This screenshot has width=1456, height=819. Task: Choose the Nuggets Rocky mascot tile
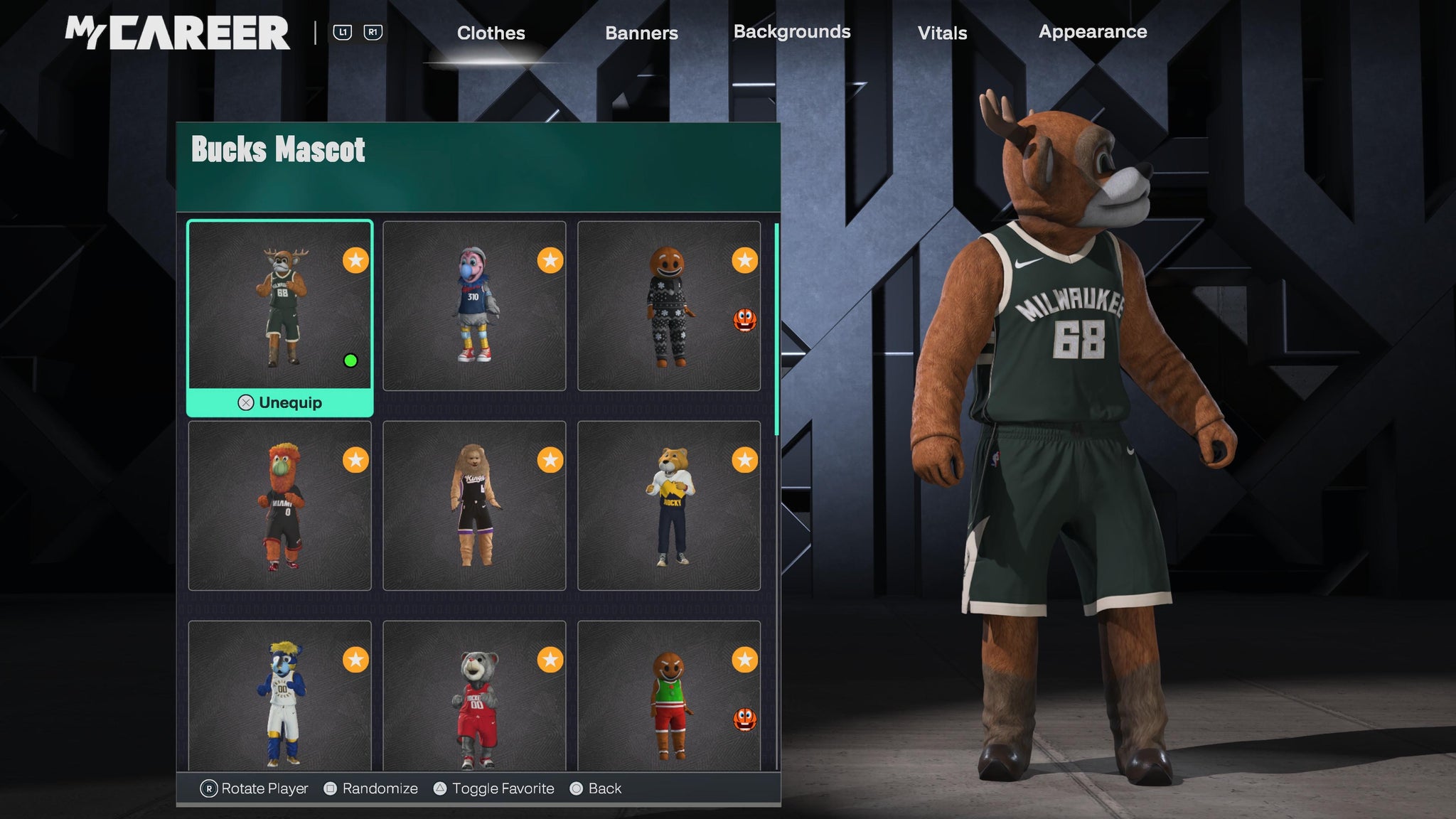[668, 505]
